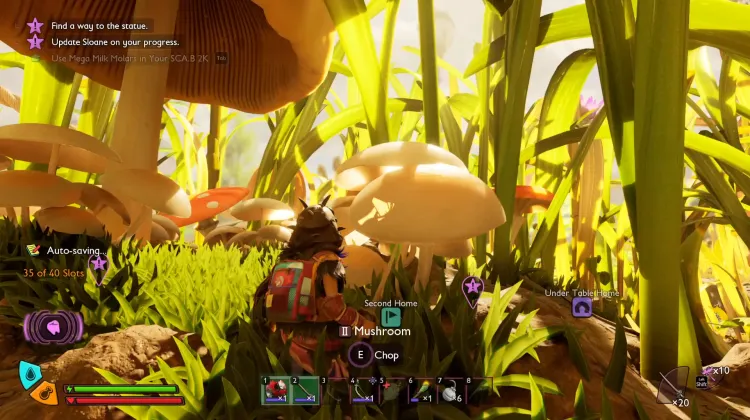This screenshot has width=750, height=420.
Task: Click the Under Table Home marker icon
Action: tap(581, 307)
